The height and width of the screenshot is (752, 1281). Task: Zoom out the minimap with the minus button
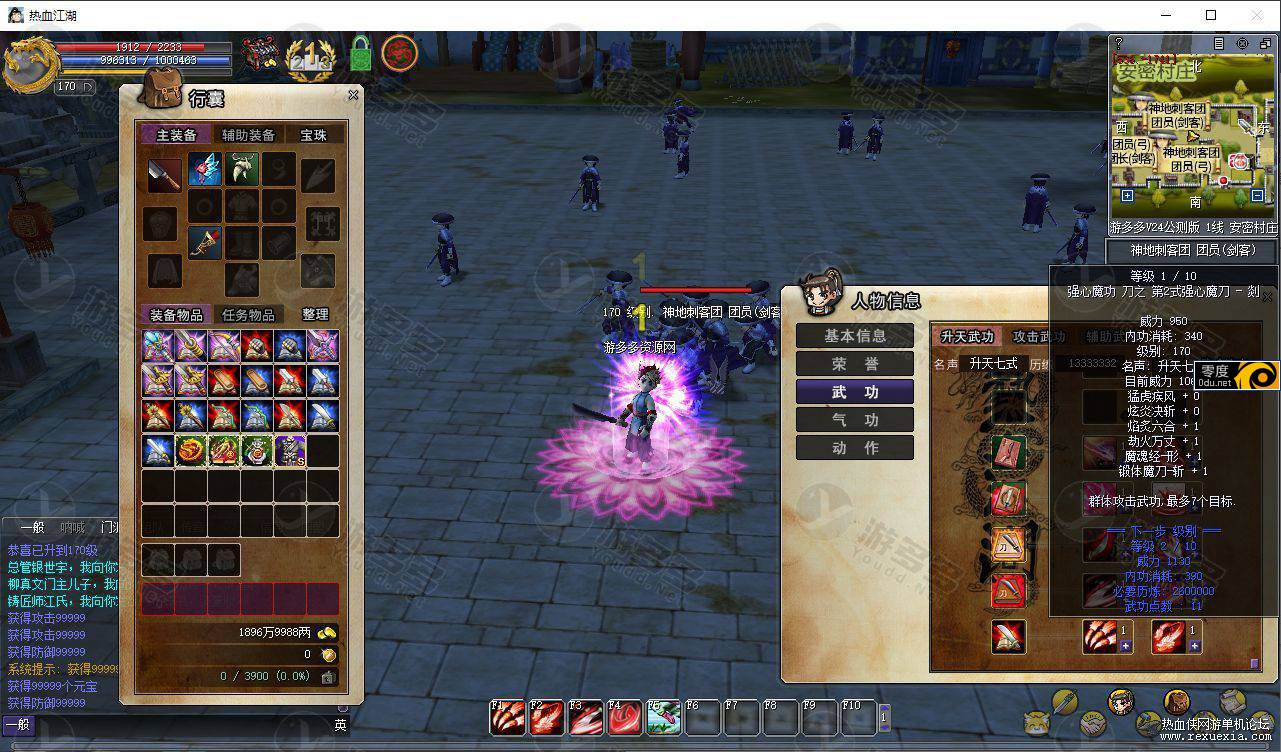pos(1258,196)
